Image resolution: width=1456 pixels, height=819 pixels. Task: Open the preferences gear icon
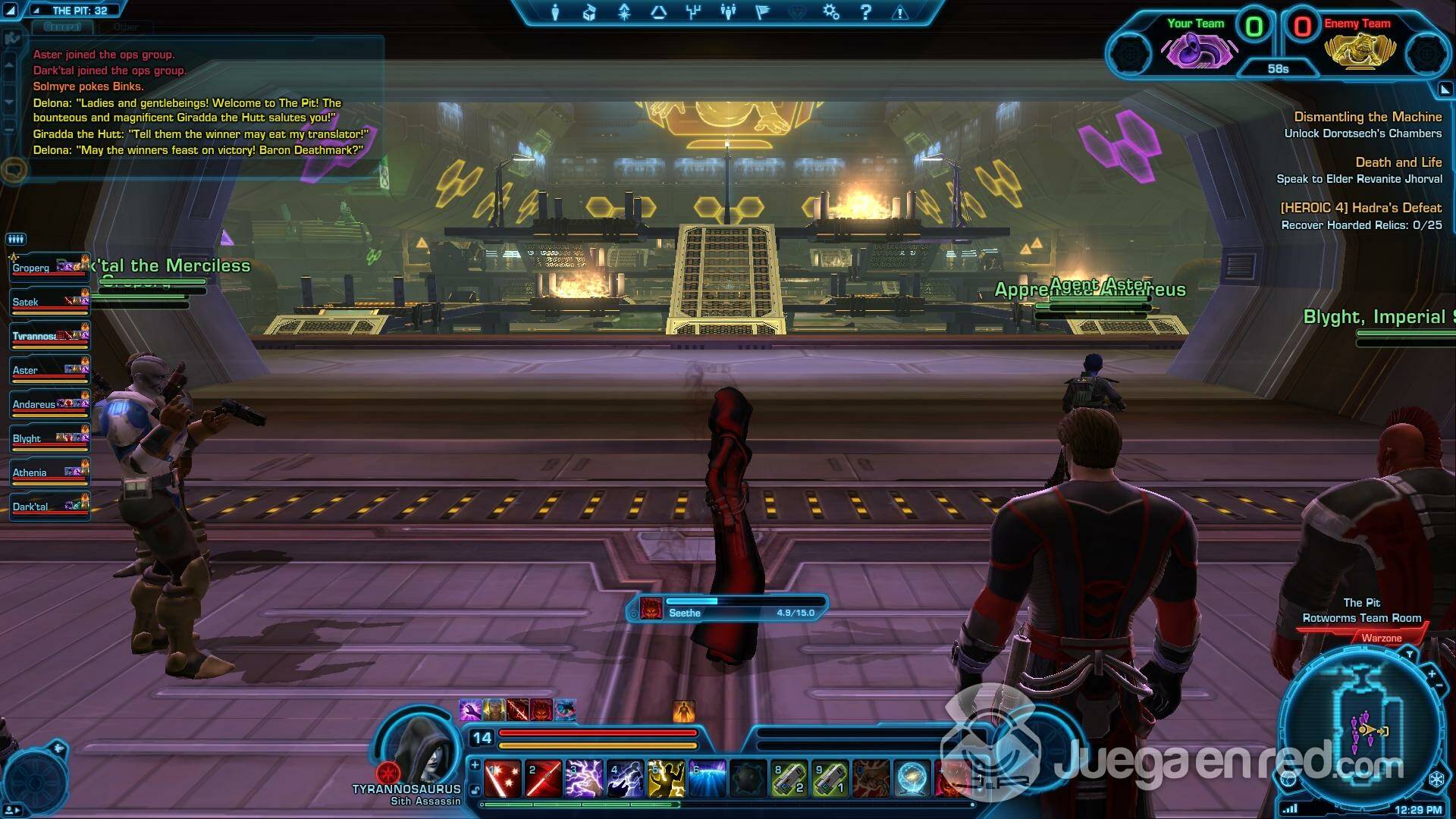coord(831,12)
